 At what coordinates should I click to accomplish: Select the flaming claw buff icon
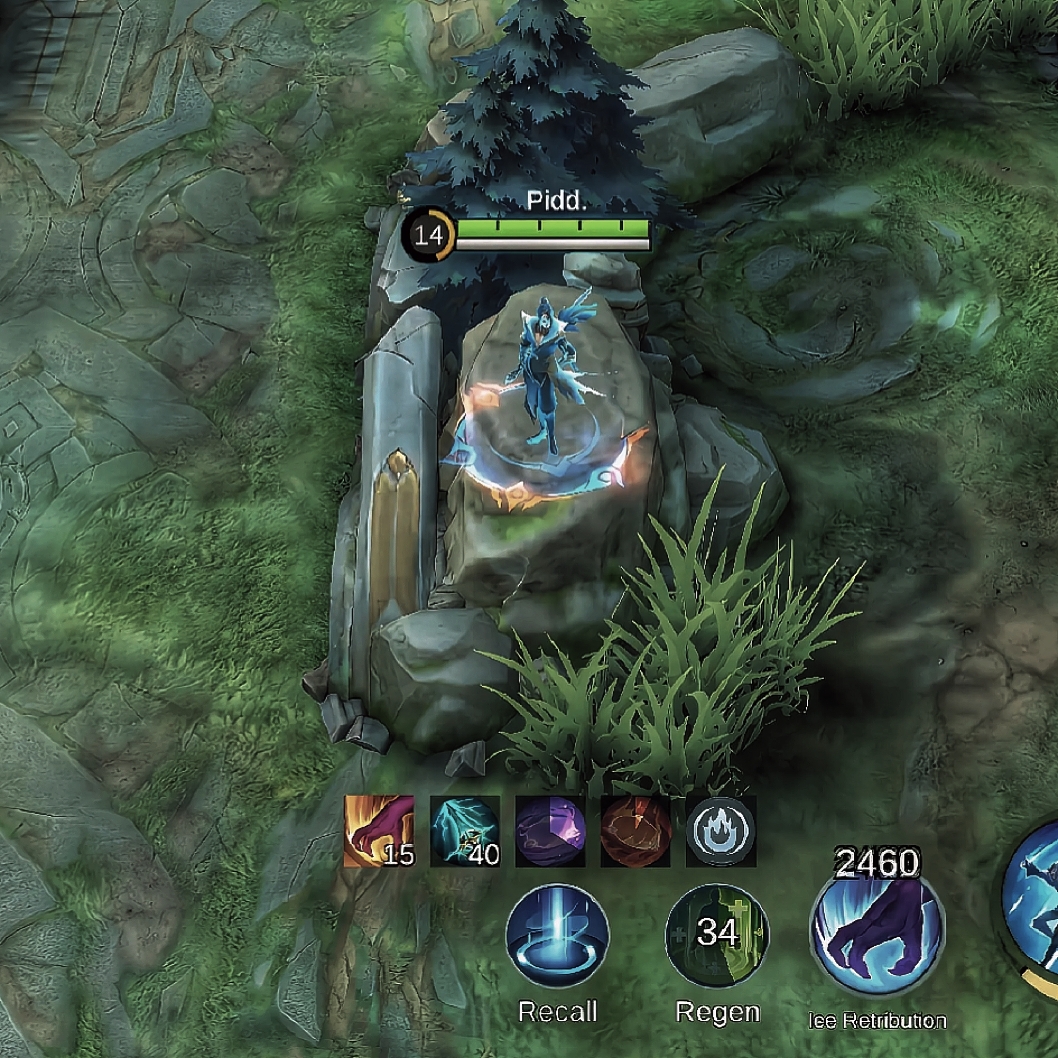[x=379, y=831]
